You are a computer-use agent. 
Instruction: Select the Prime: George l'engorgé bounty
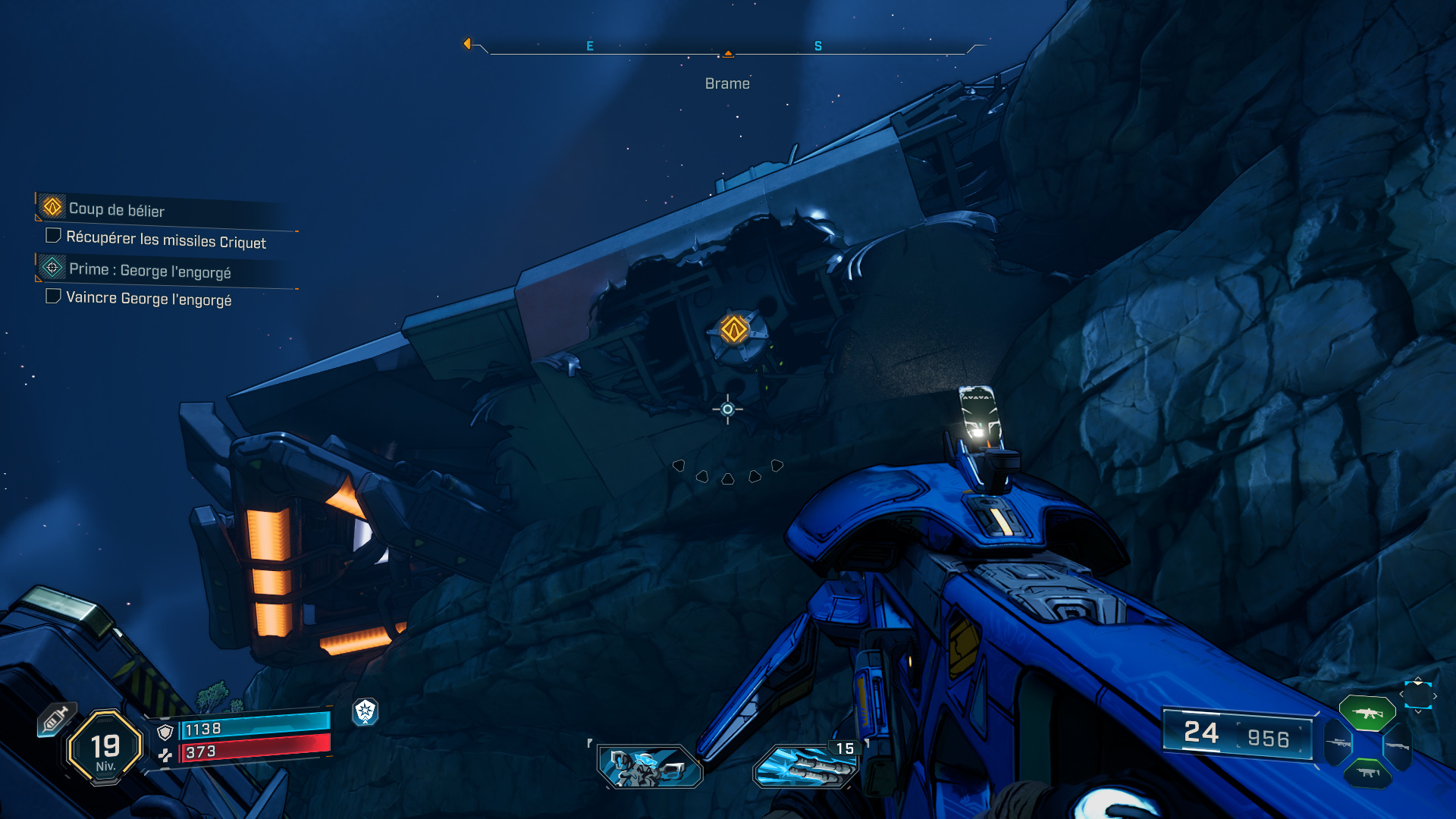[149, 270]
